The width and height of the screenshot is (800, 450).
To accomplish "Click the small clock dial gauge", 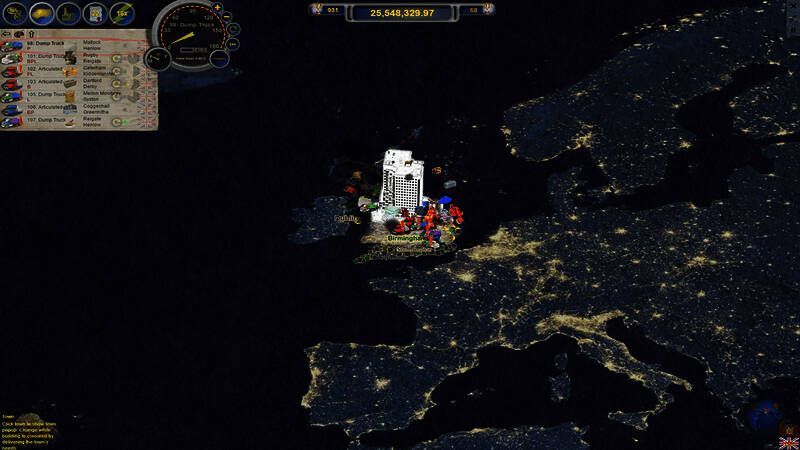I will click(x=158, y=57).
